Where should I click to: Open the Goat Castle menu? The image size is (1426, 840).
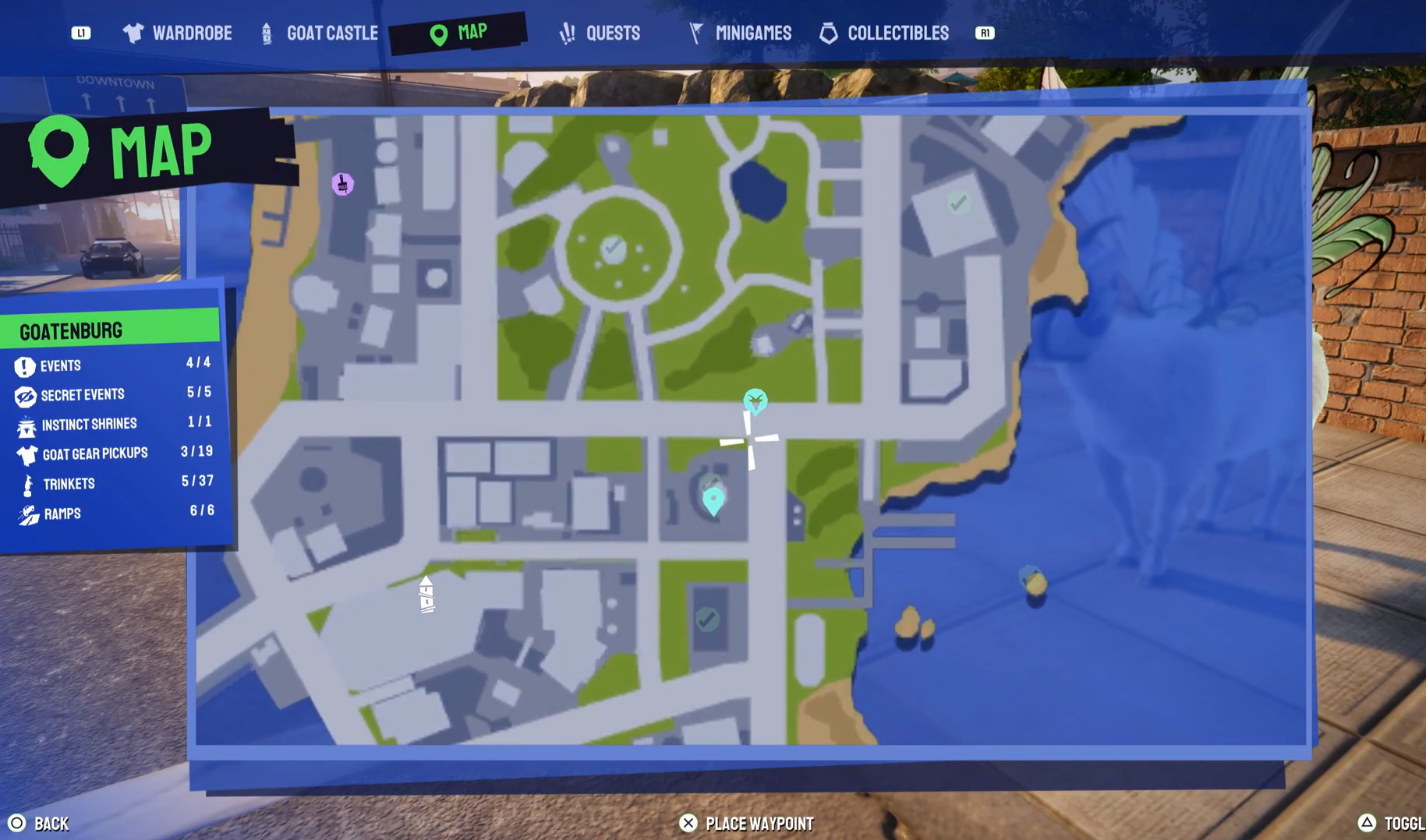[x=334, y=33]
